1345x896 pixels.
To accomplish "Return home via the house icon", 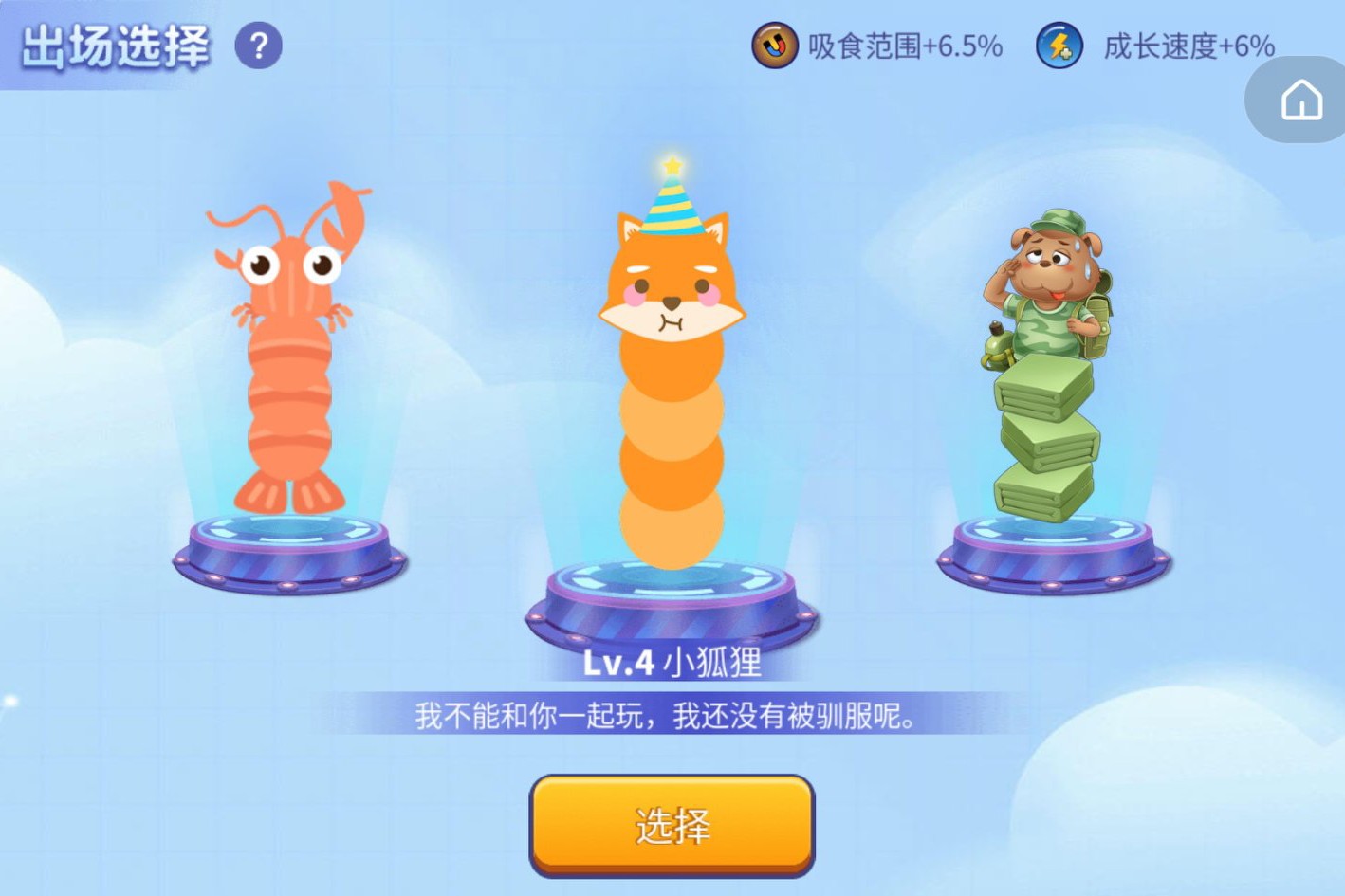I will coord(1303,100).
